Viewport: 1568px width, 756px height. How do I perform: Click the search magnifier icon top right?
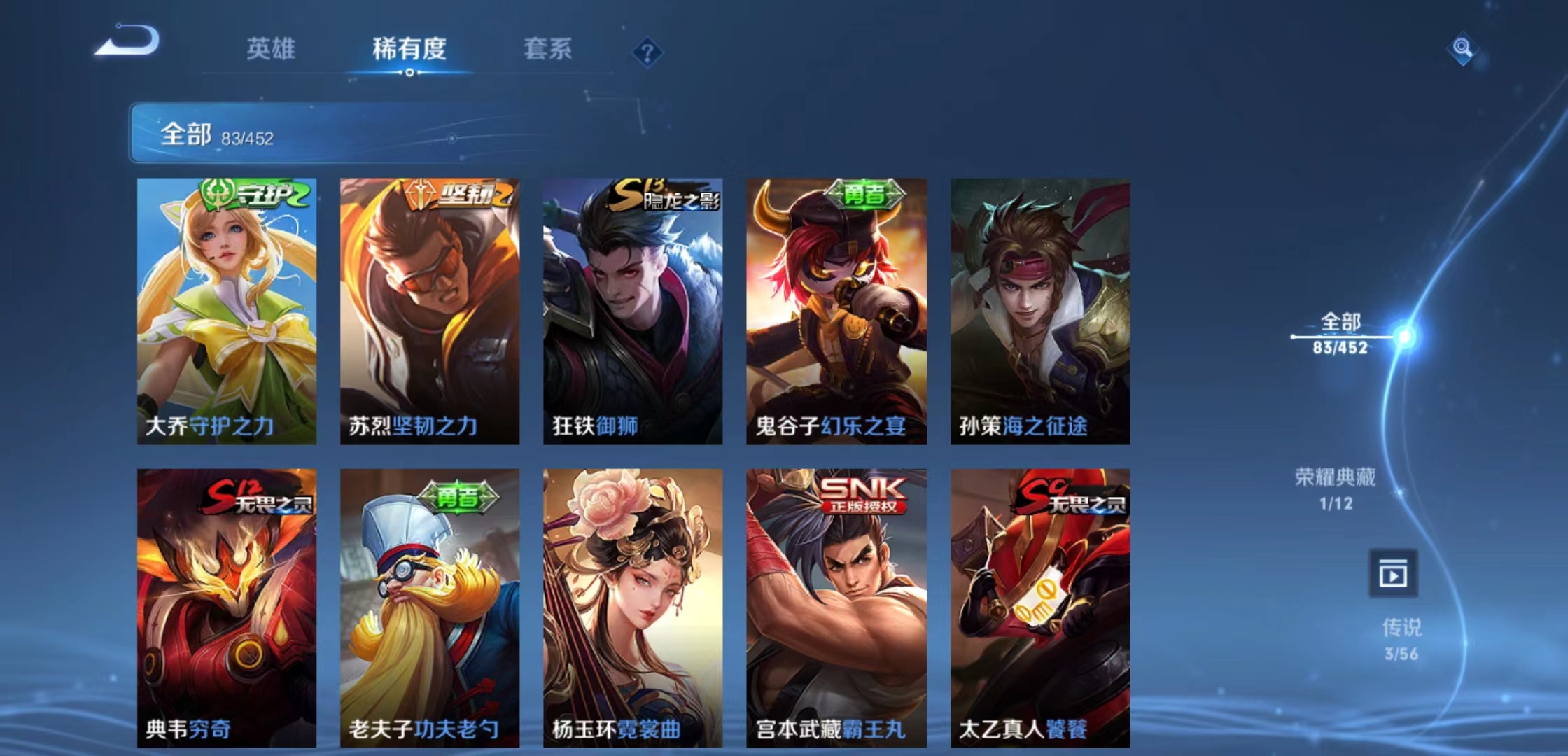click(1462, 48)
